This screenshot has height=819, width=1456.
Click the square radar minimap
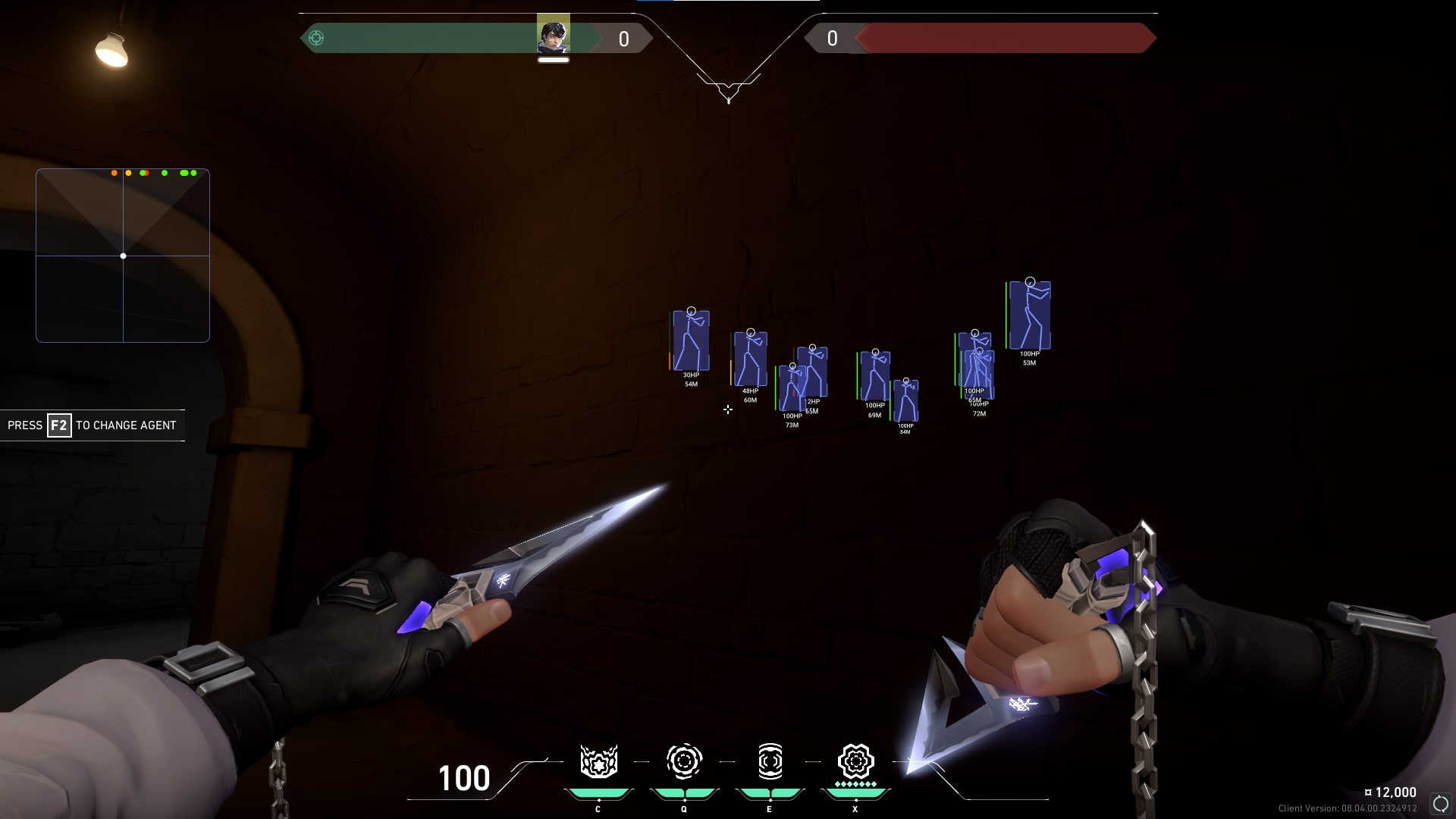pos(123,256)
